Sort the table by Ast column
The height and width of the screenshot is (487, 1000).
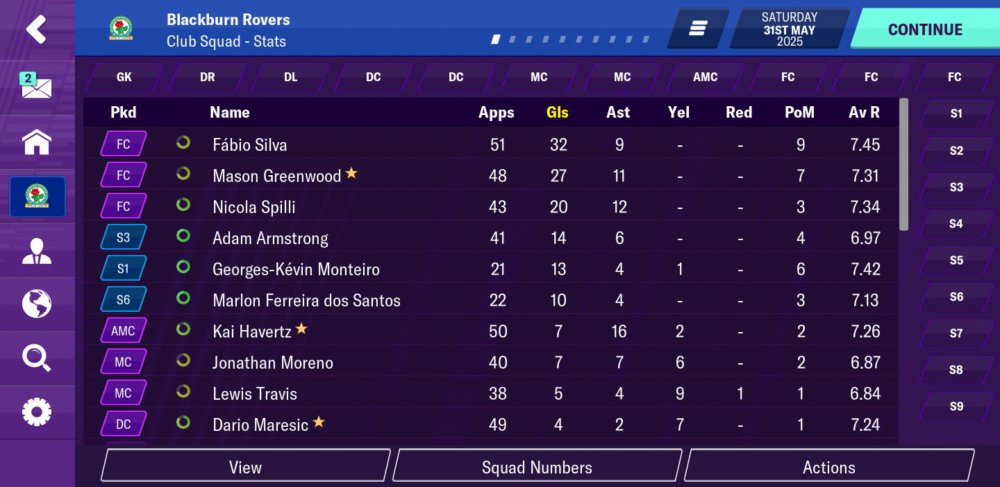[x=618, y=112]
